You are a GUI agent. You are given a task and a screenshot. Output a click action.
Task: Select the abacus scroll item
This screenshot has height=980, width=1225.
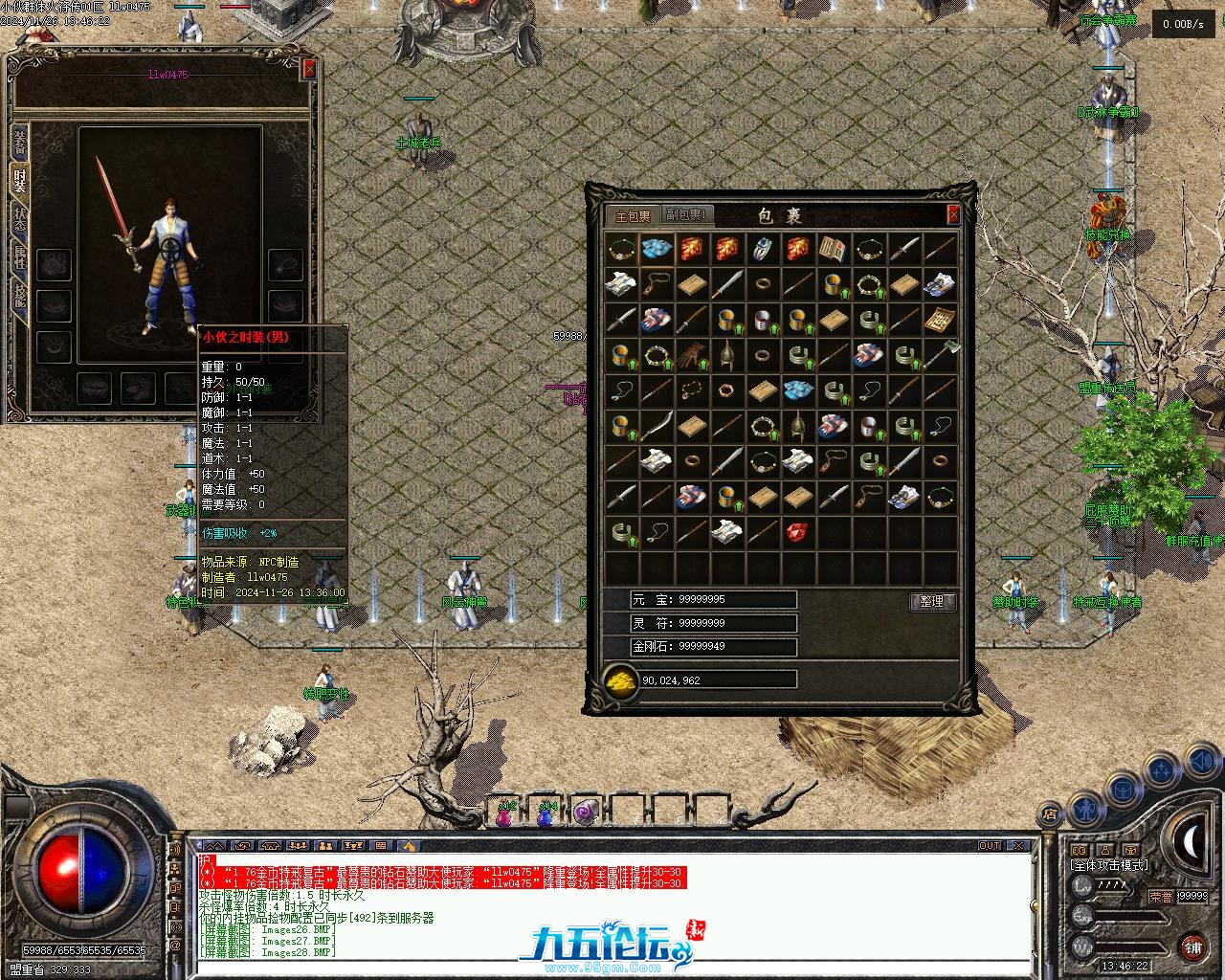point(939,320)
